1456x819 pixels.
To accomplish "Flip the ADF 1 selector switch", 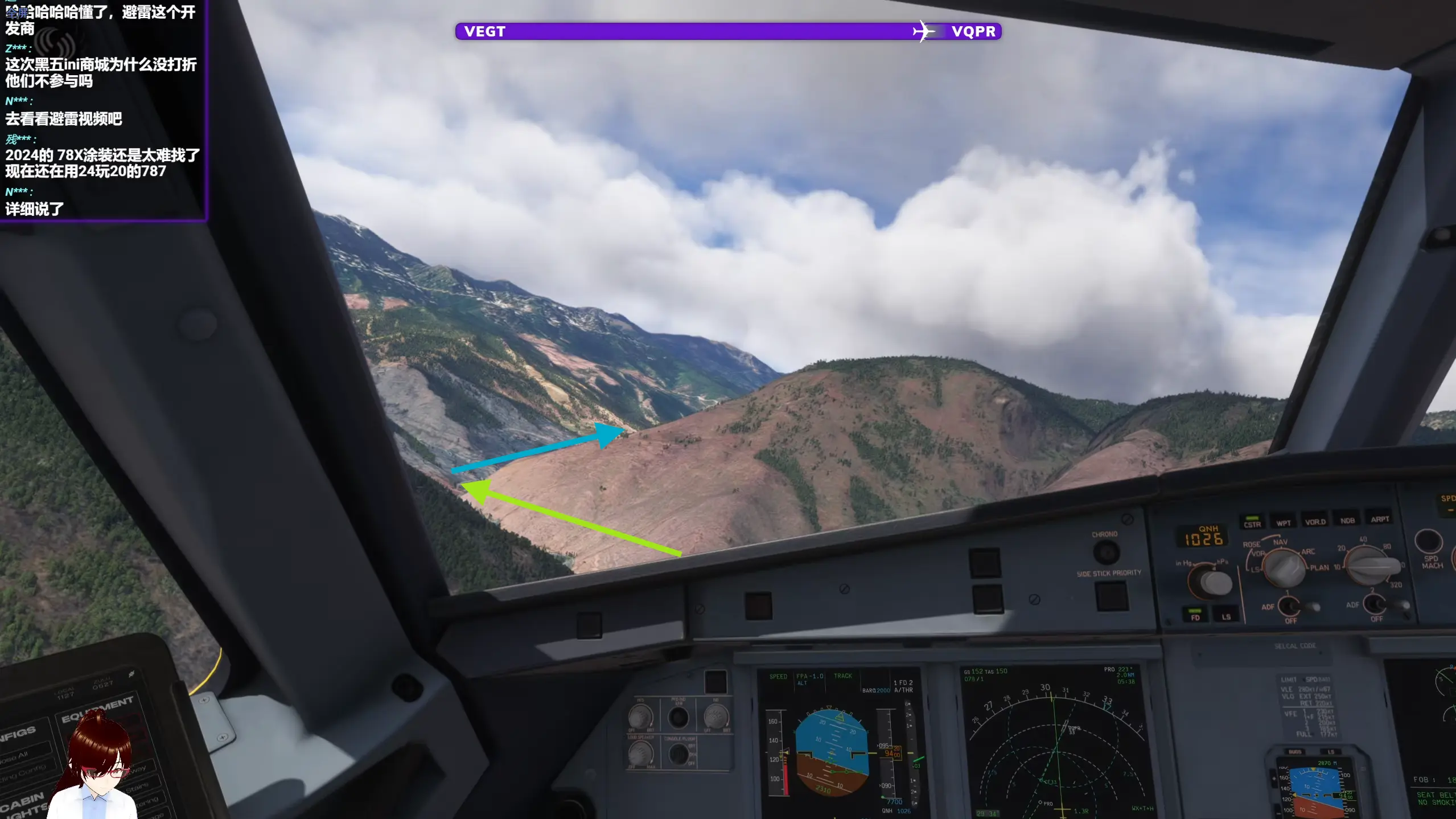I will pyautogui.click(x=1291, y=606).
